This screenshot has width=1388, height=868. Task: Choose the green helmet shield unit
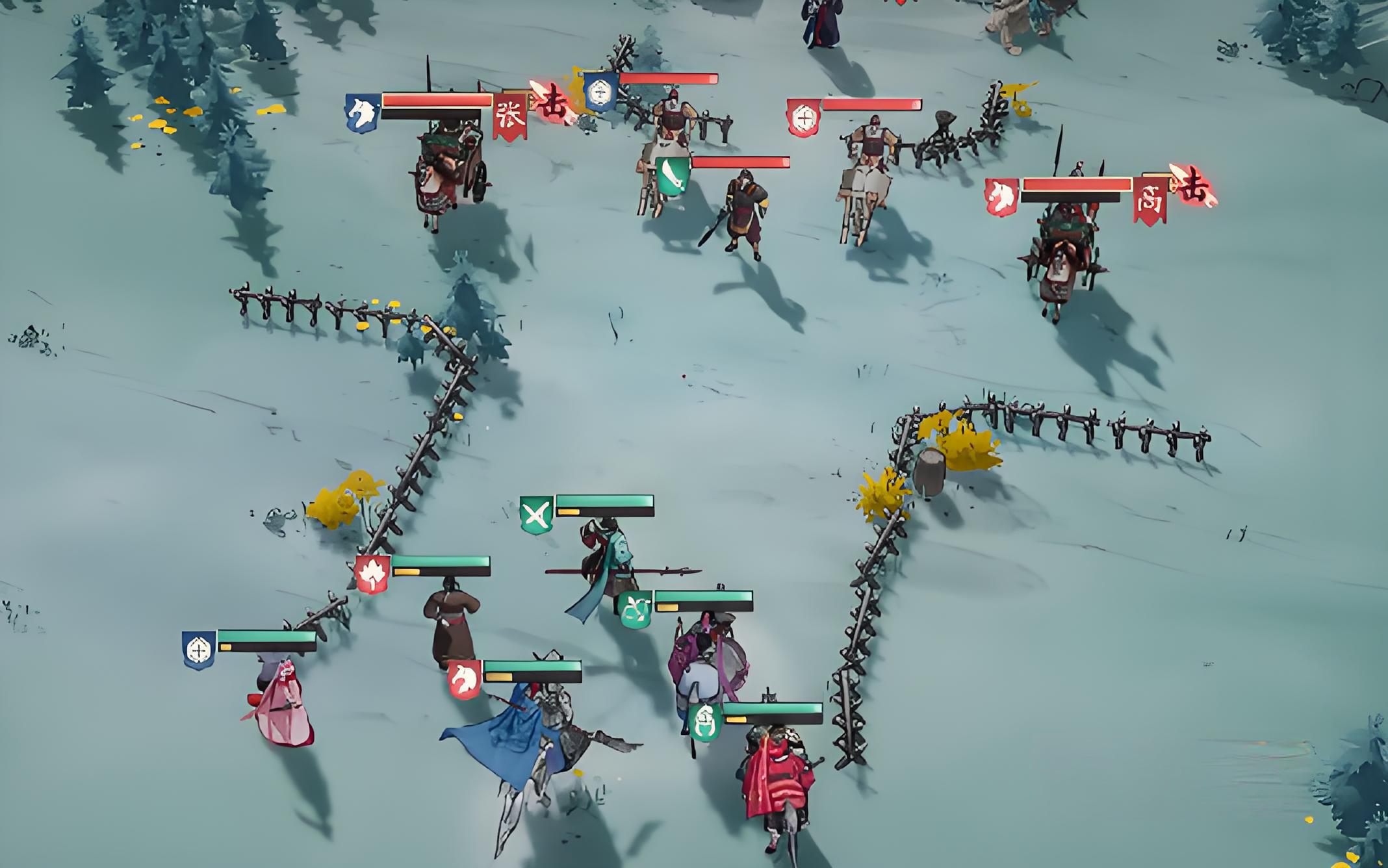(x=704, y=722)
